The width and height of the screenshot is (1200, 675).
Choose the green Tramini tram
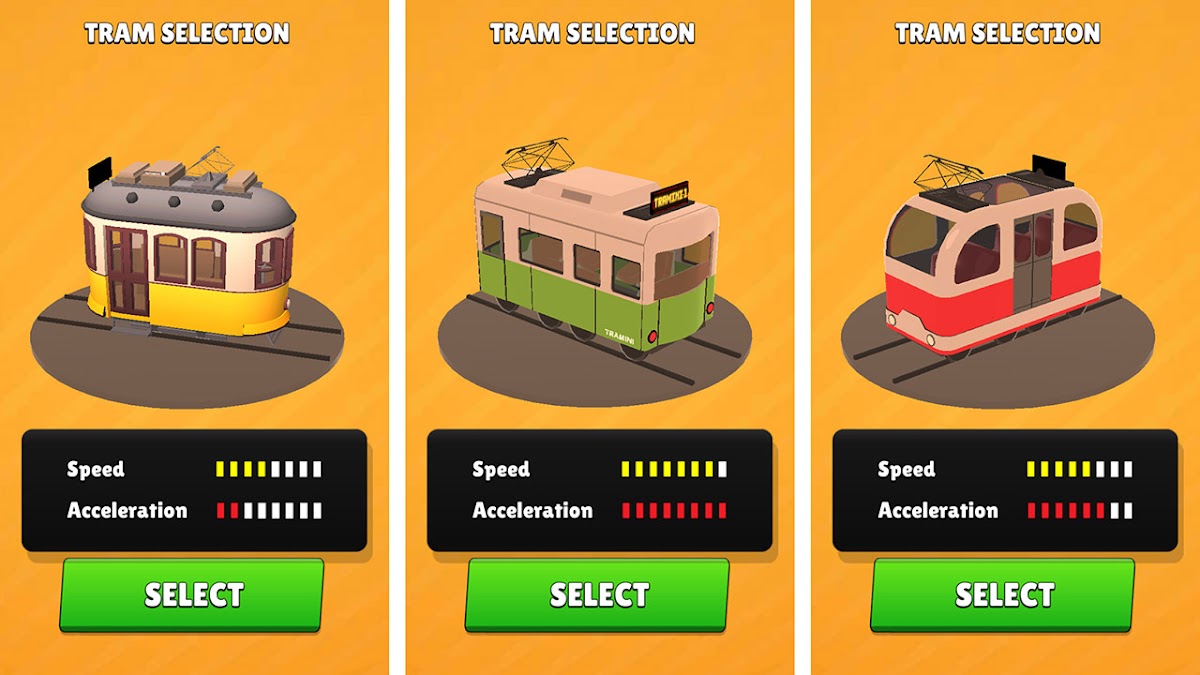(598, 595)
